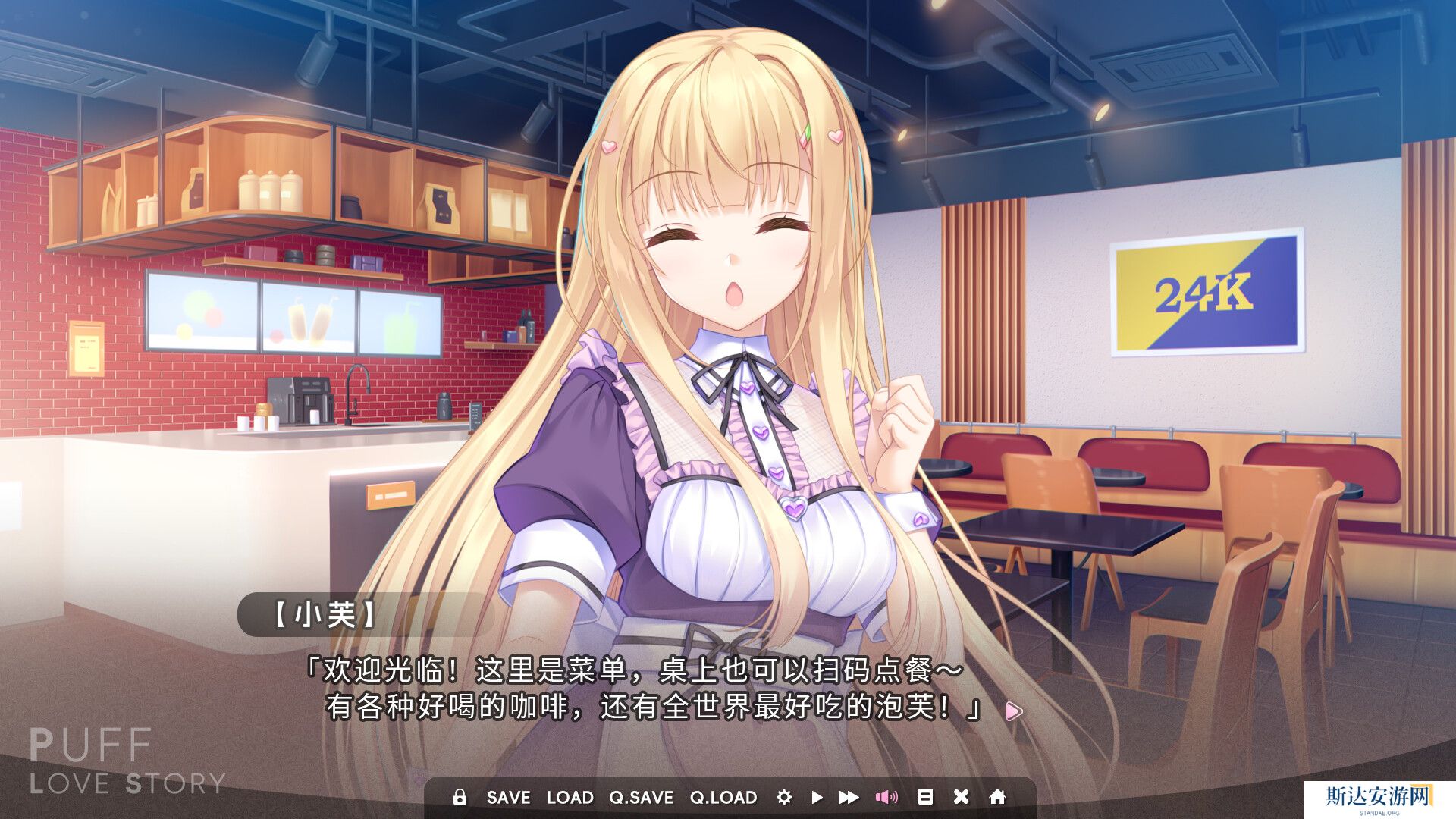Viewport: 1456px width, 819px height.
Task: Open settings via the gear icon
Action: pos(784,797)
